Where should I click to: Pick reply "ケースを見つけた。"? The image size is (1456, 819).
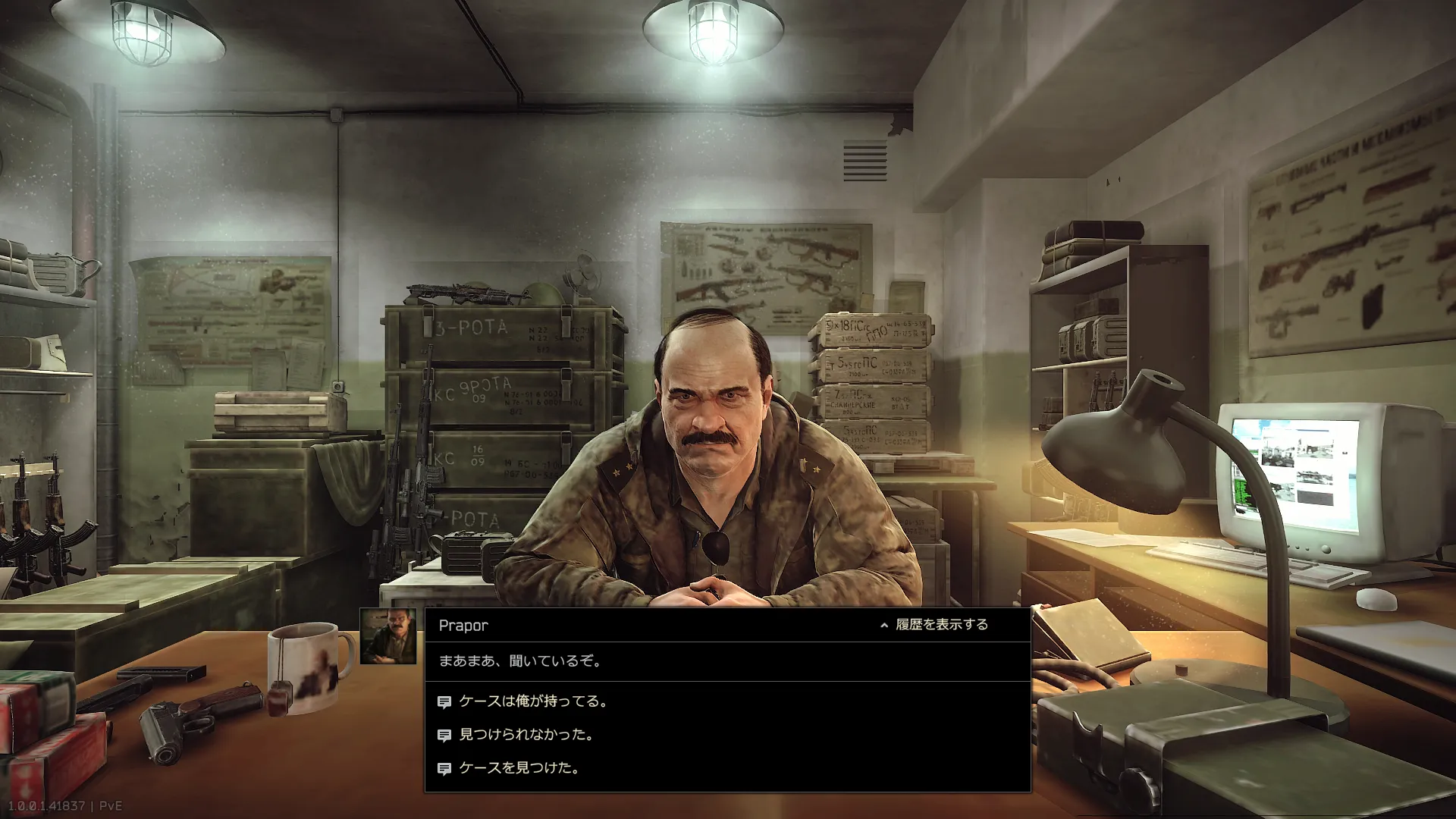coord(519,768)
